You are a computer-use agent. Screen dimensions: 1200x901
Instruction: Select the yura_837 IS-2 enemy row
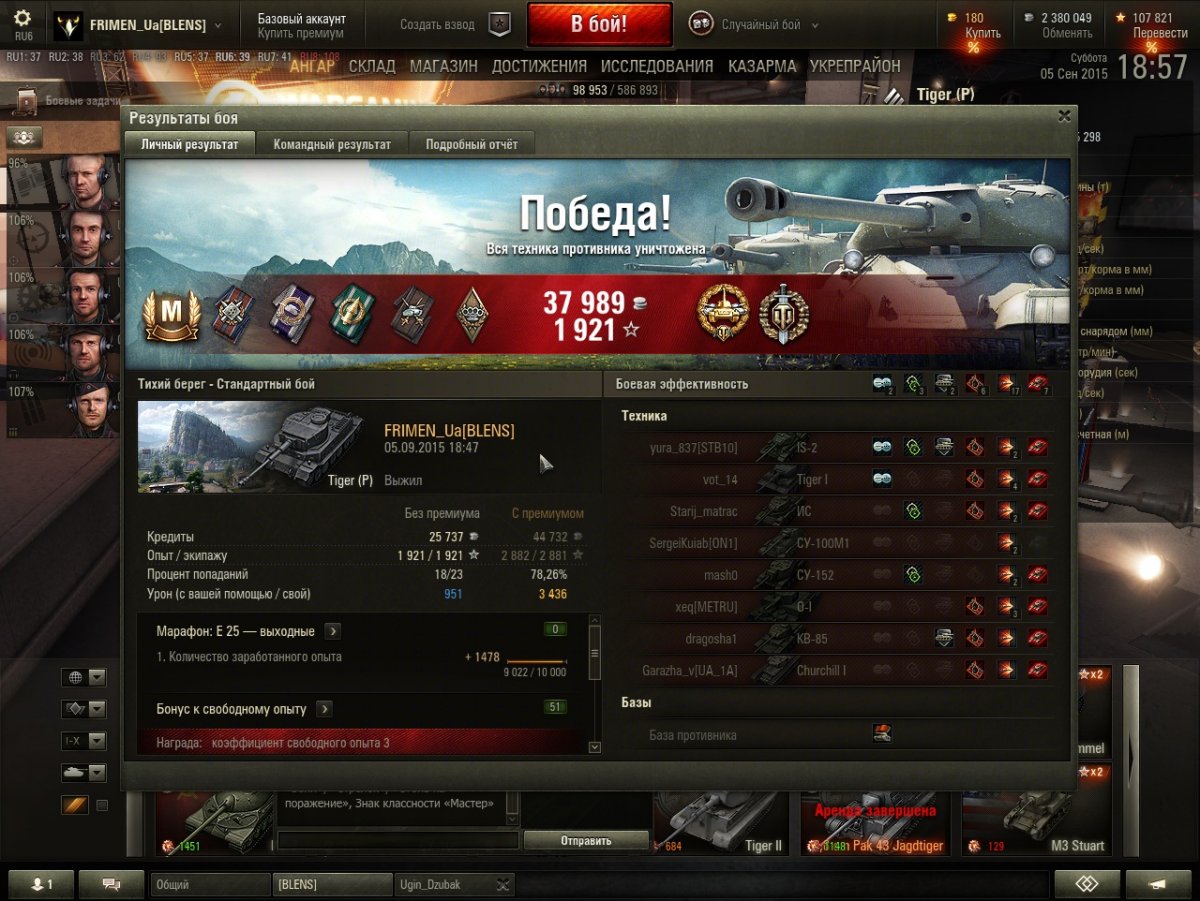[835, 448]
